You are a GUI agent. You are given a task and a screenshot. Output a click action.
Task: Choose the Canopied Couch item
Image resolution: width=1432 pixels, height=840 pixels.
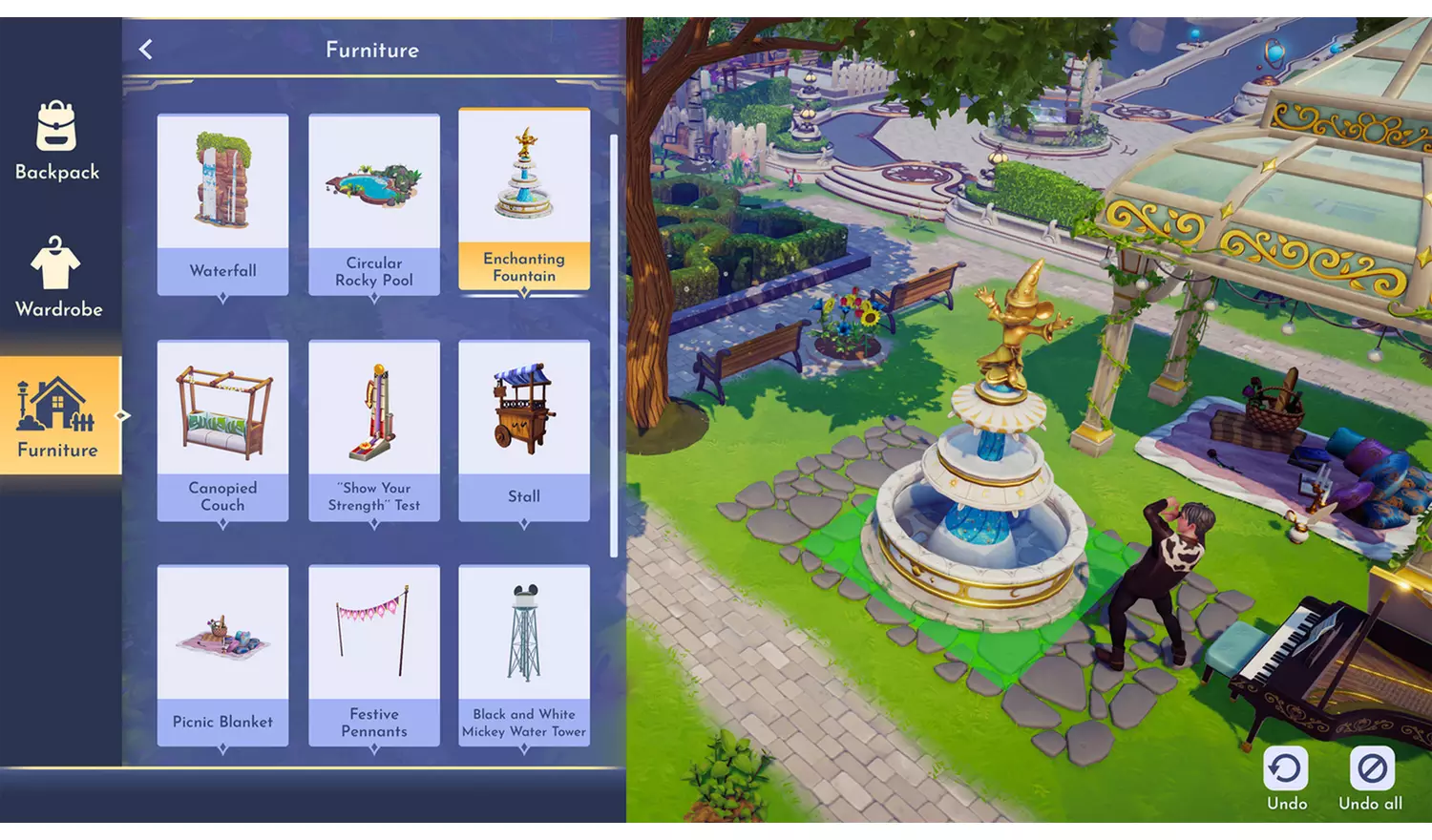[222, 430]
